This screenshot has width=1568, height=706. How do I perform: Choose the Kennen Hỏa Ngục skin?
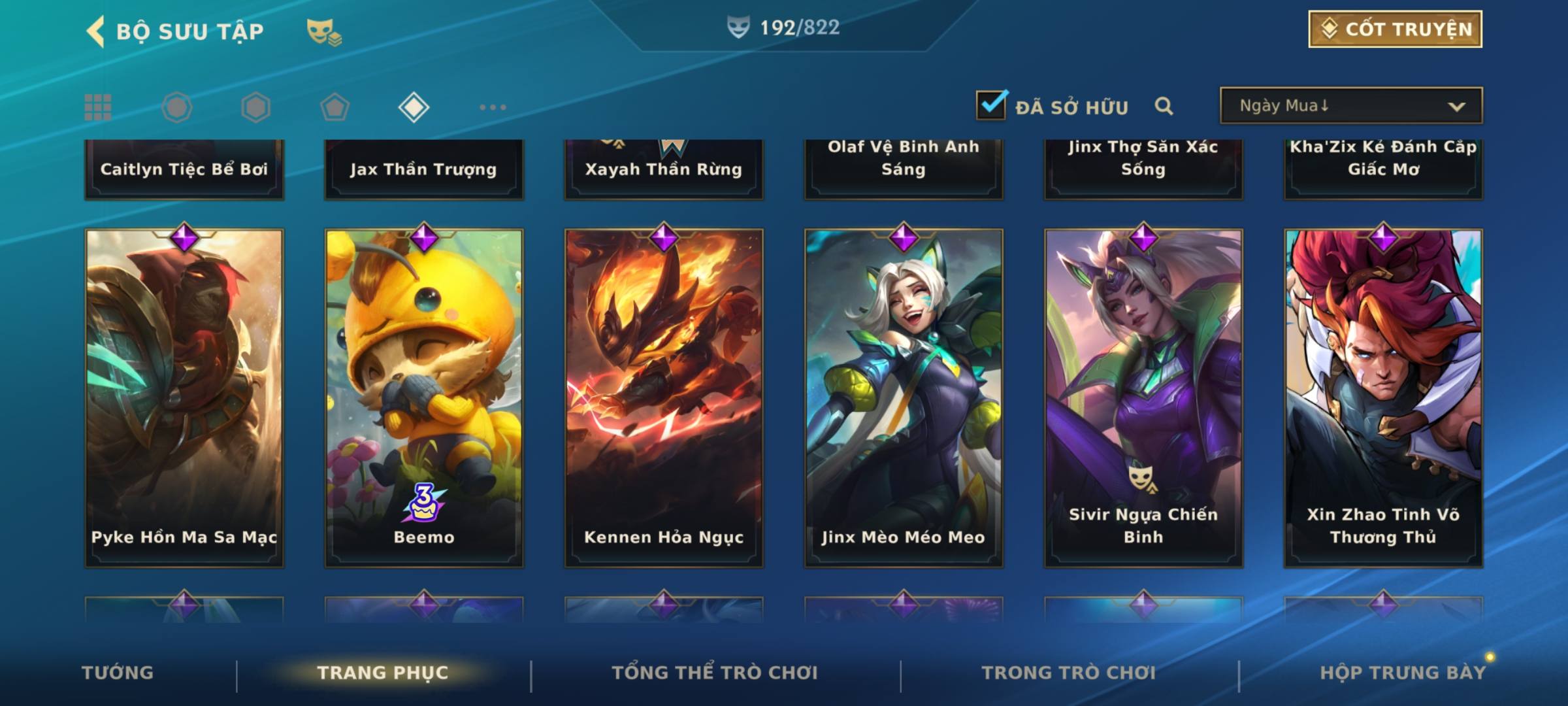664,397
